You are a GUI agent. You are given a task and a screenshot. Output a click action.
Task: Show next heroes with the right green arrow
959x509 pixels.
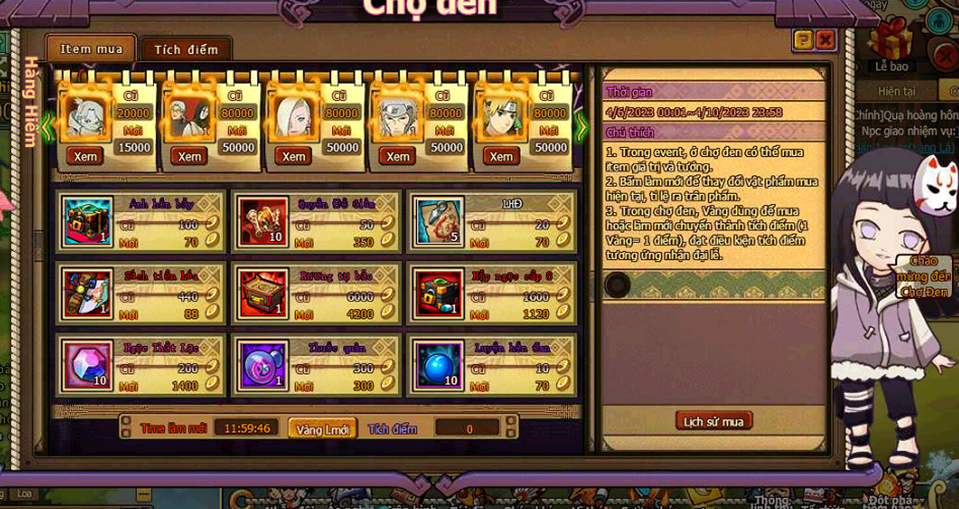(x=581, y=126)
